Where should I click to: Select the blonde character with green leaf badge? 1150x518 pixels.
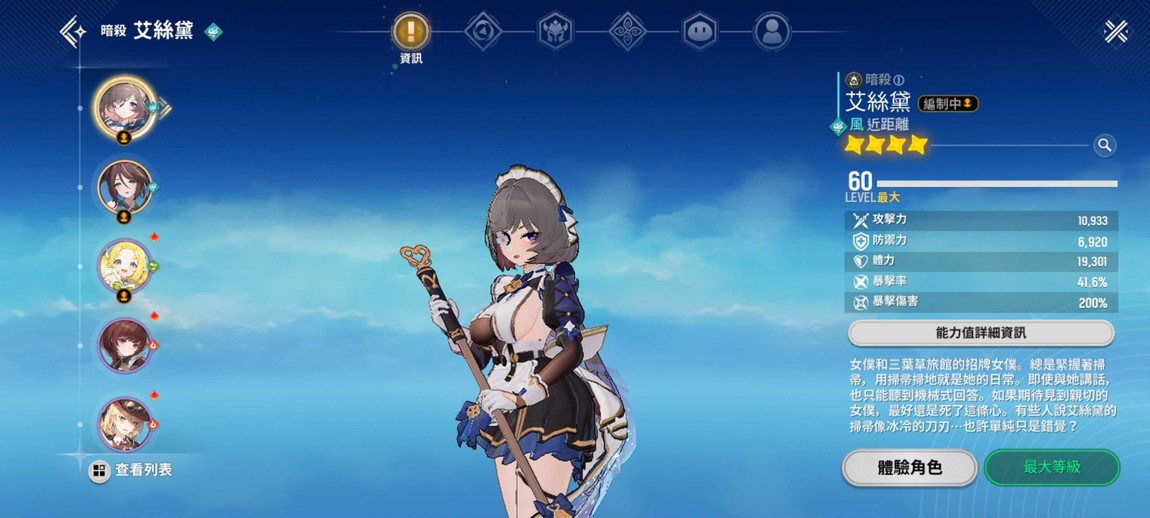(122, 264)
